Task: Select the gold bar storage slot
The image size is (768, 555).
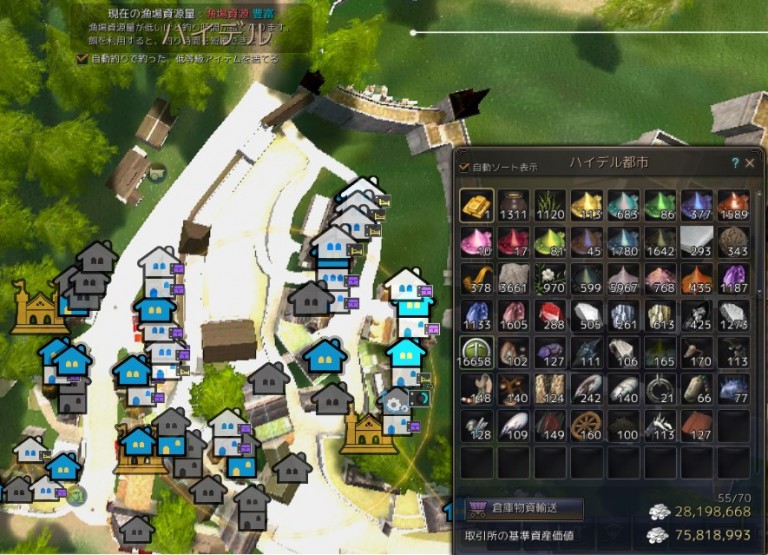Action: coord(476,205)
